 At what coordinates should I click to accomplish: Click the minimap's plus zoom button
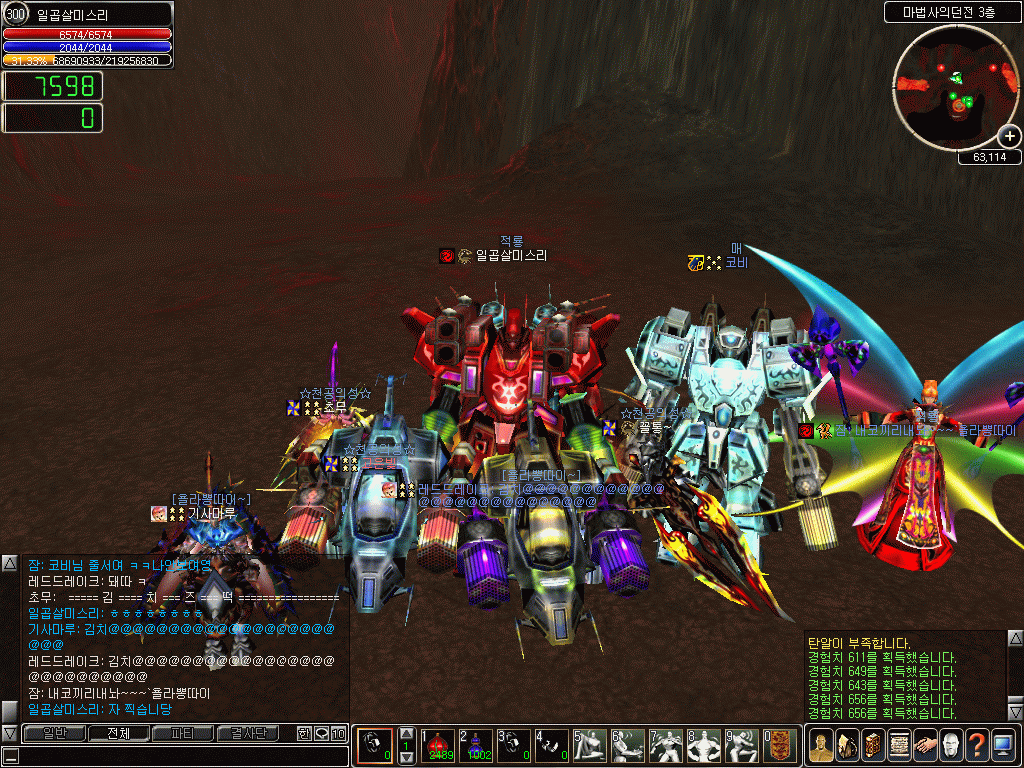(1009, 136)
